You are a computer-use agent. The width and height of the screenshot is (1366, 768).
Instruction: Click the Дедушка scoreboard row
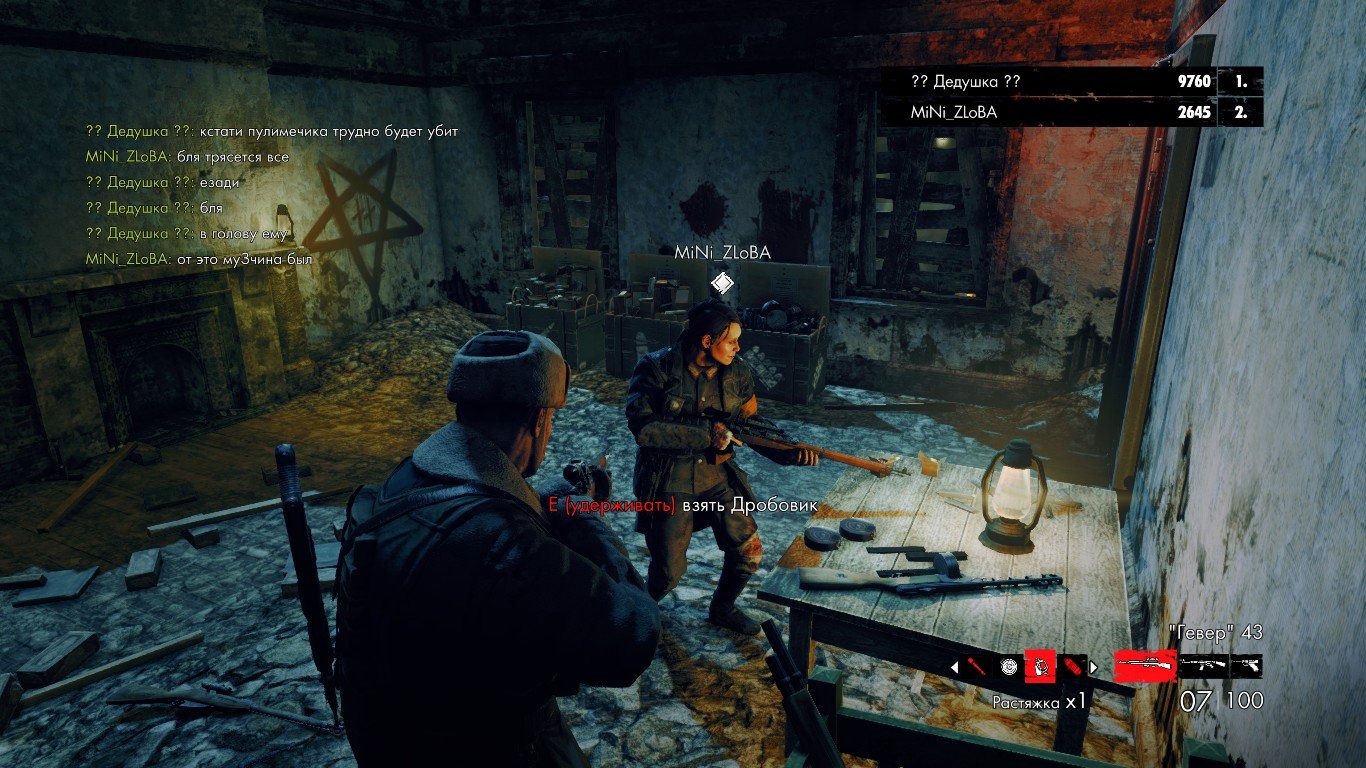coord(1071,82)
